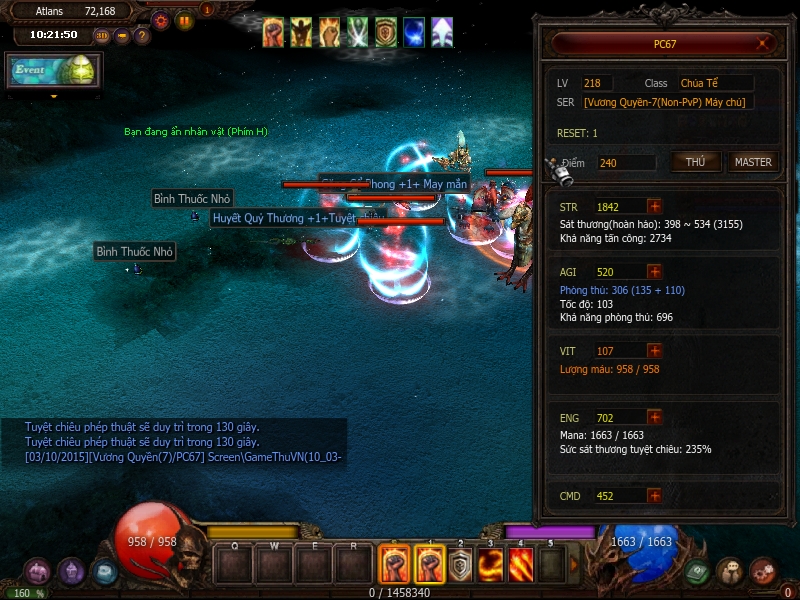Viewport: 800px width, 600px height.
Task: Open the MASTER skill tree
Action: pos(753,162)
